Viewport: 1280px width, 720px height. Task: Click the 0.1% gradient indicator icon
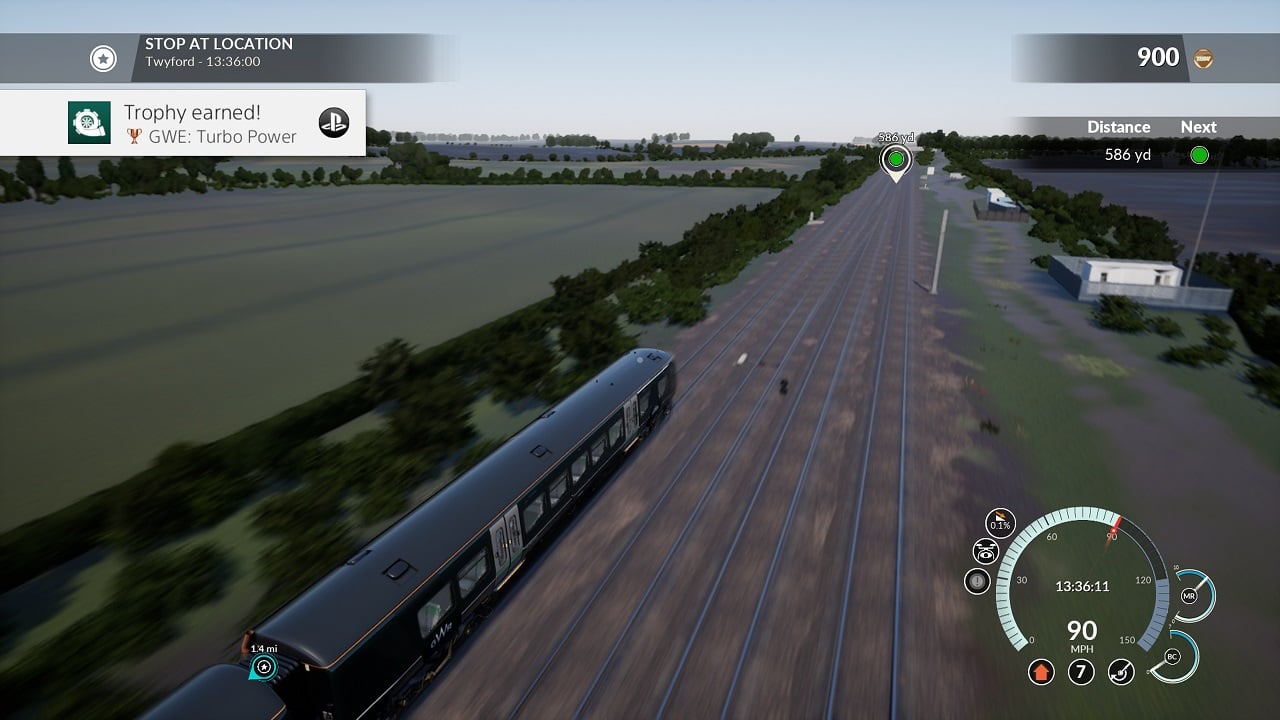999,523
